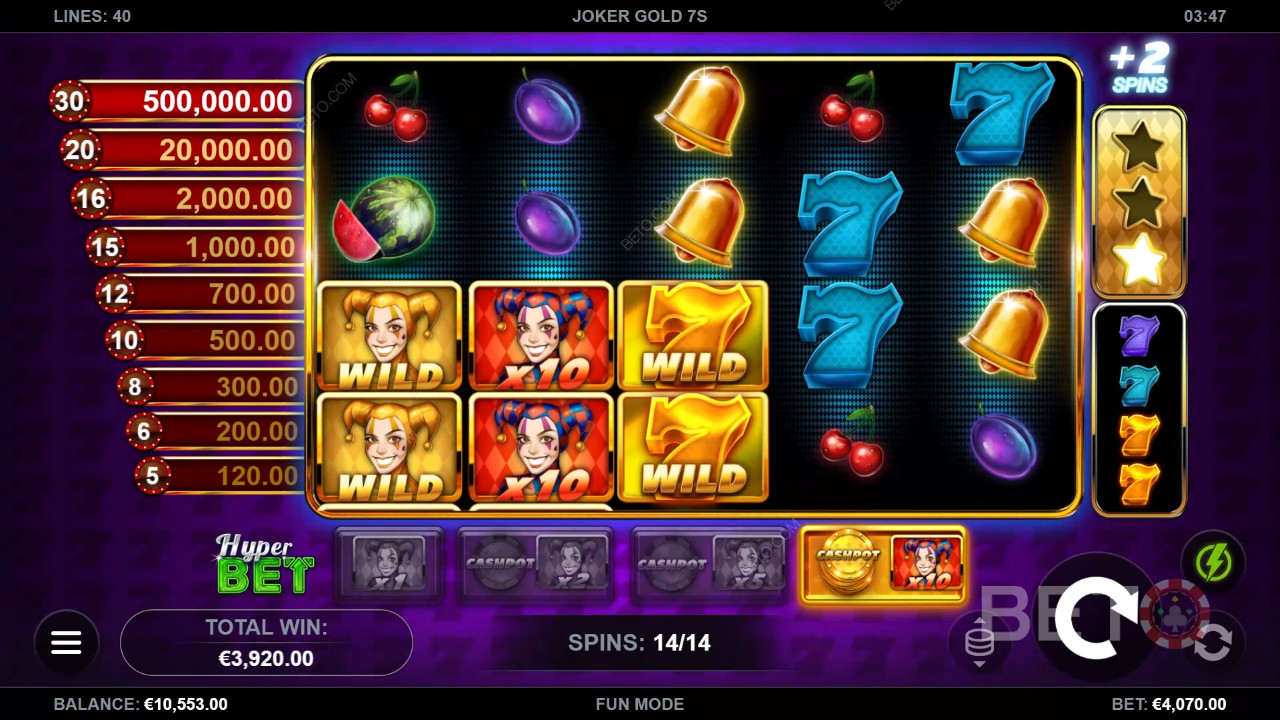Toggle the green lightning turbo button
The width and height of the screenshot is (1280, 720).
[1212, 563]
